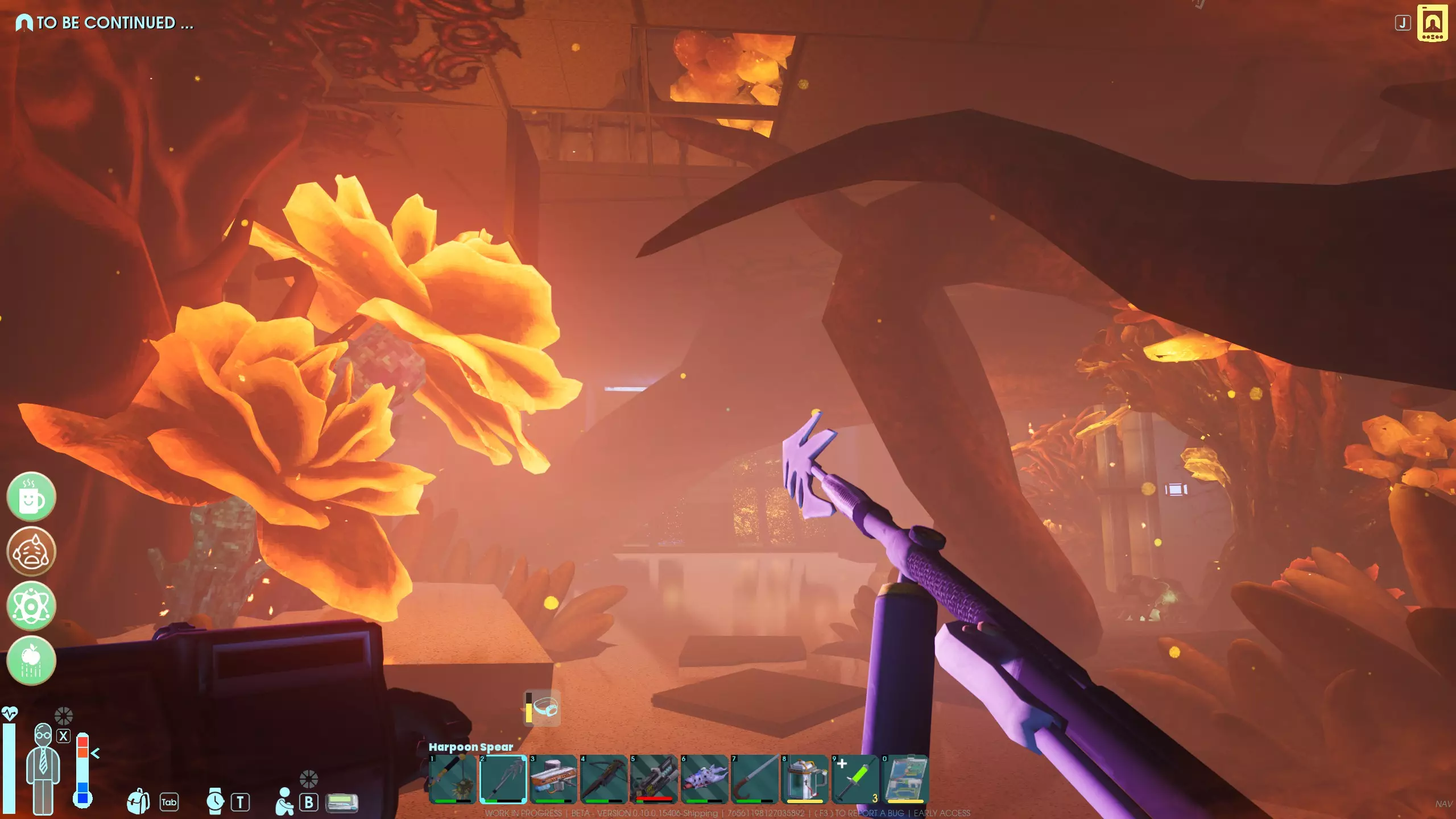
Task: Click the coffee mug status icon
Action: point(31,497)
